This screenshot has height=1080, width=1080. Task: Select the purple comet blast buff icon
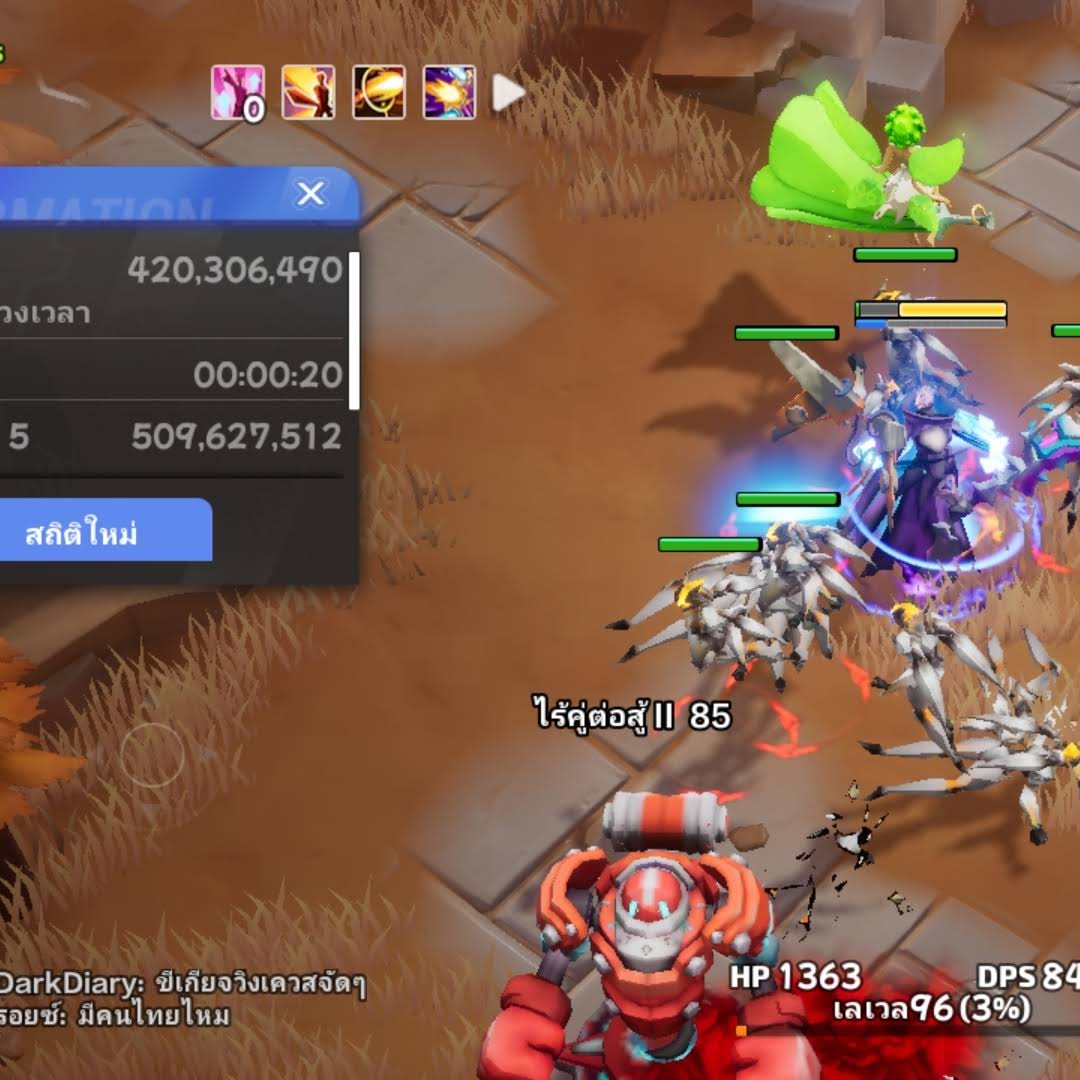449,93
